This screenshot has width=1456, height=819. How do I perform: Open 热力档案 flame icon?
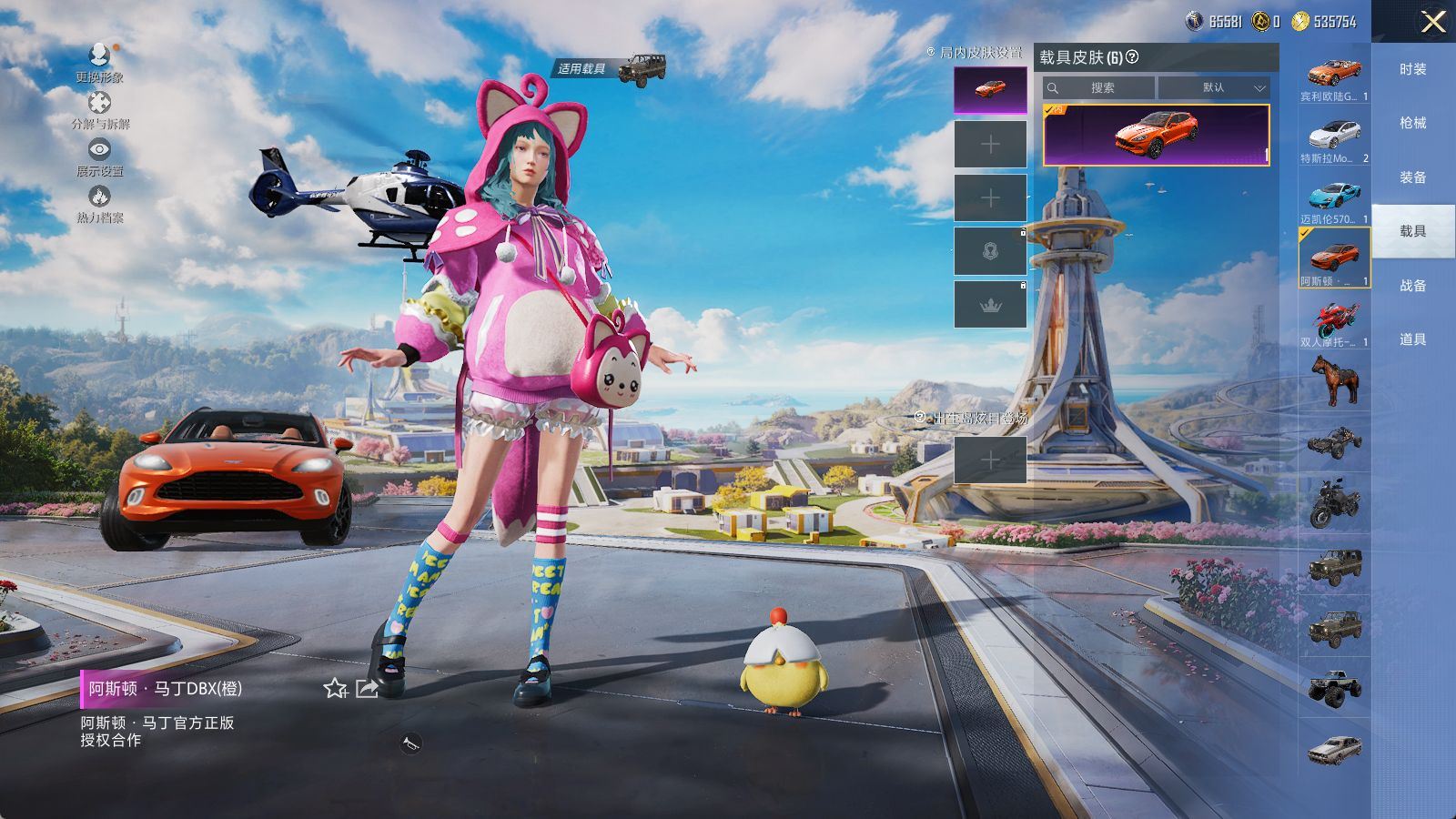pyautogui.click(x=100, y=203)
